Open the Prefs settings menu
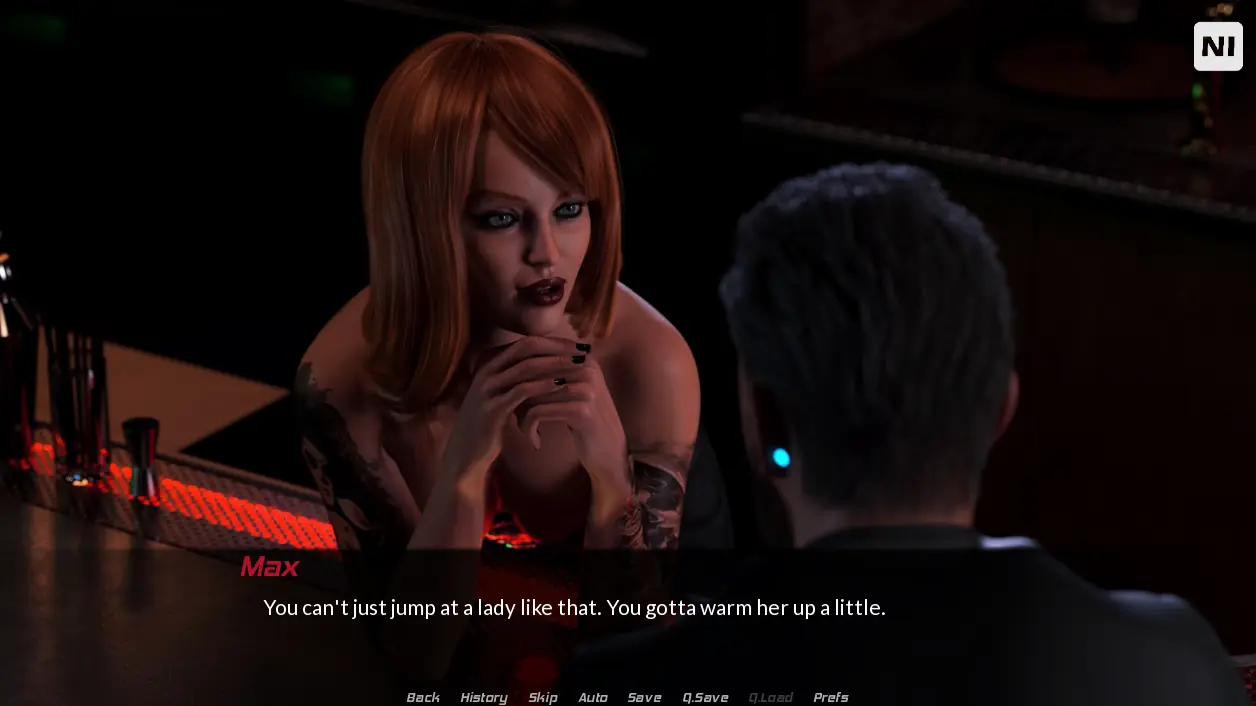Screen dimensions: 1256x706 pos(830,697)
